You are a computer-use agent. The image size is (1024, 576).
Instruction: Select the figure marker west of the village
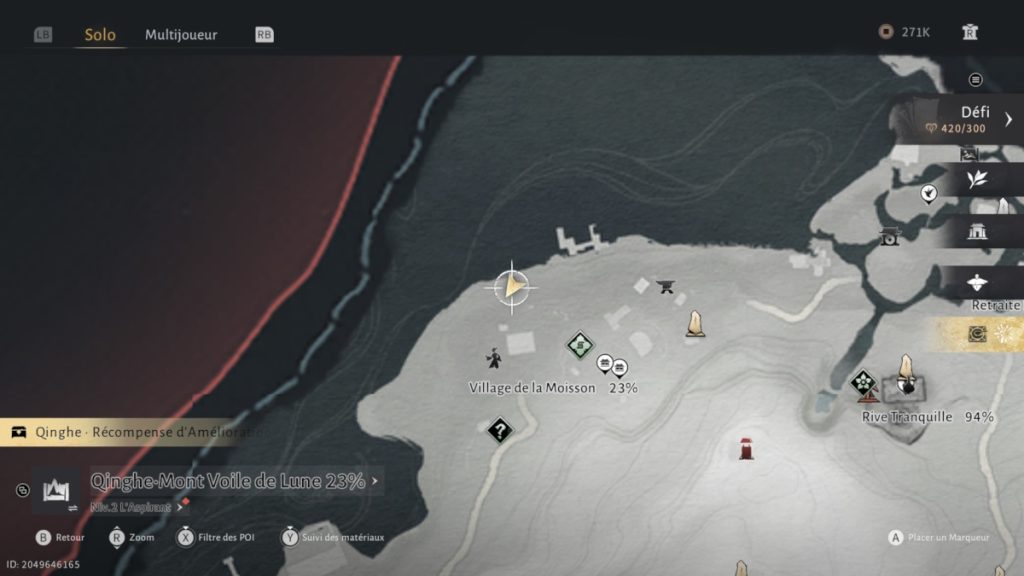[x=494, y=358]
